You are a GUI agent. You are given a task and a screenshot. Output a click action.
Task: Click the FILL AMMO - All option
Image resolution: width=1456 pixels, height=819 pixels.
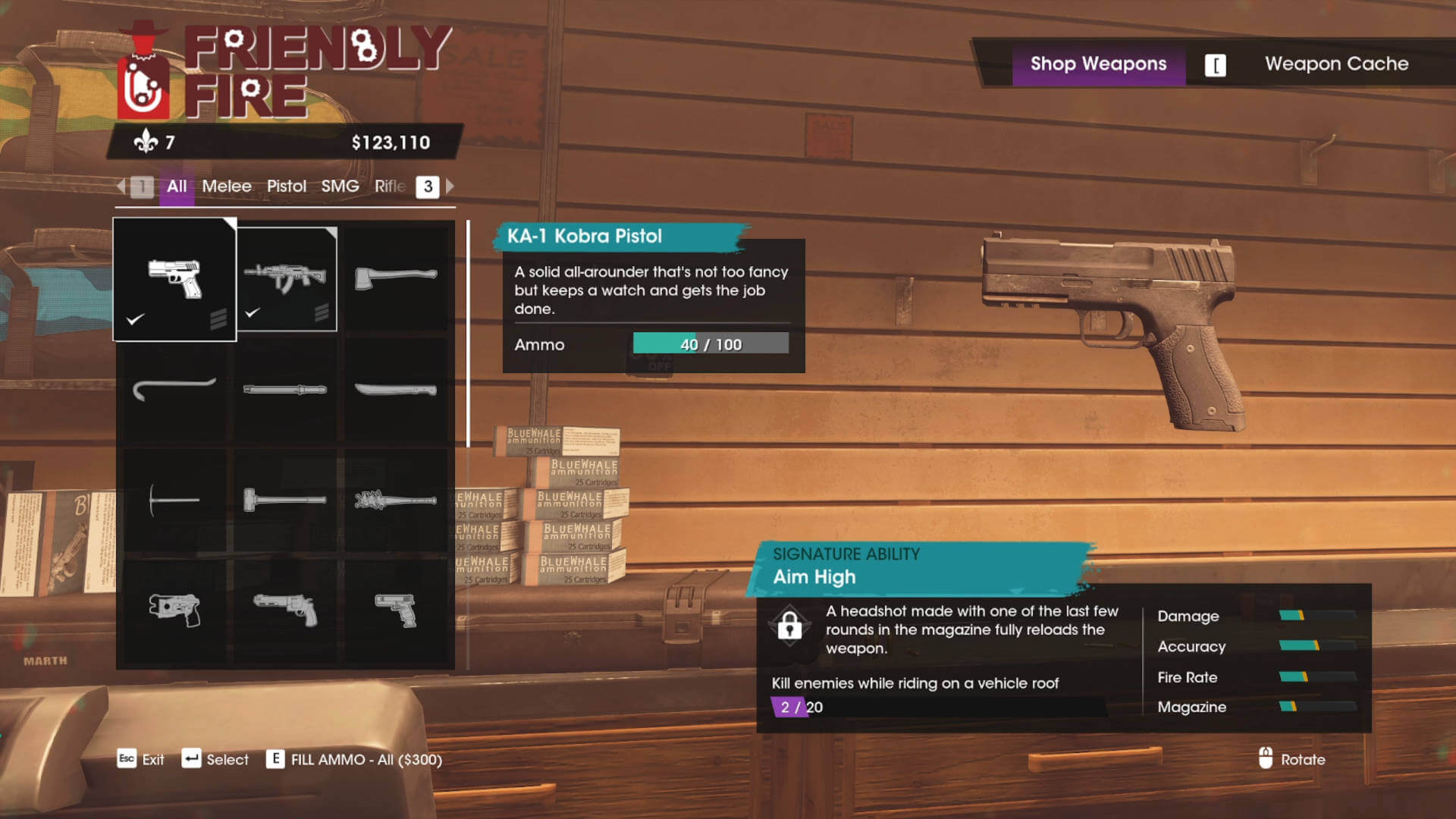pos(366,760)
